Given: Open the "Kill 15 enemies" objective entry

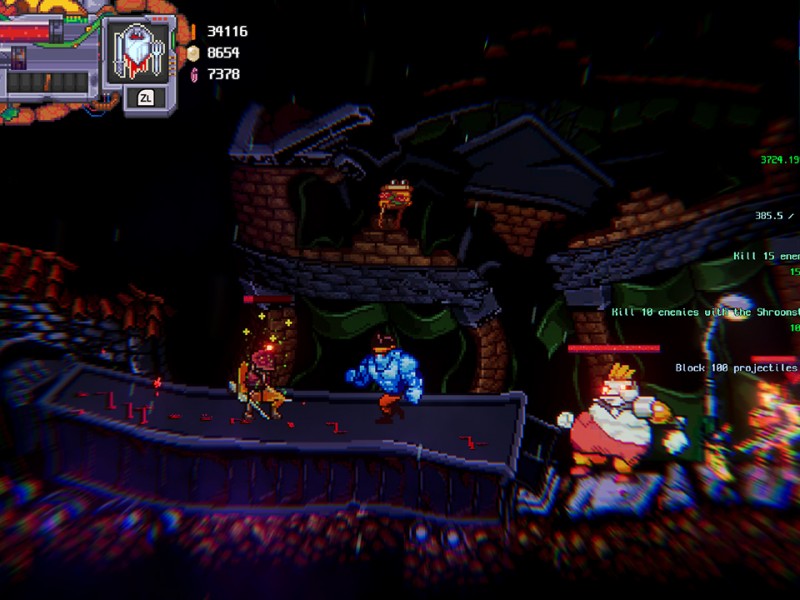Looking at the screenshot, I should tap(767, 257).
